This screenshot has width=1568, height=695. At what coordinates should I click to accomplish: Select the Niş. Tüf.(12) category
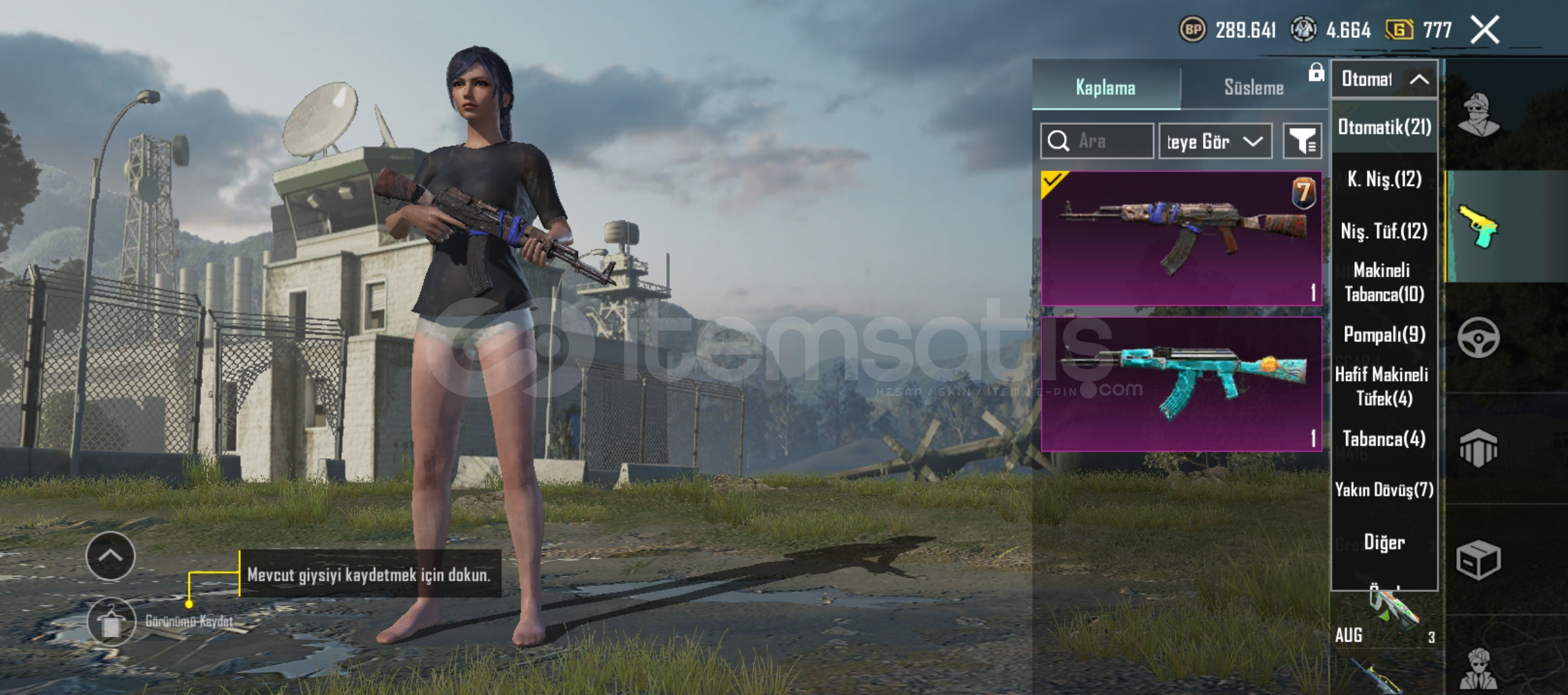point(1384,231)
